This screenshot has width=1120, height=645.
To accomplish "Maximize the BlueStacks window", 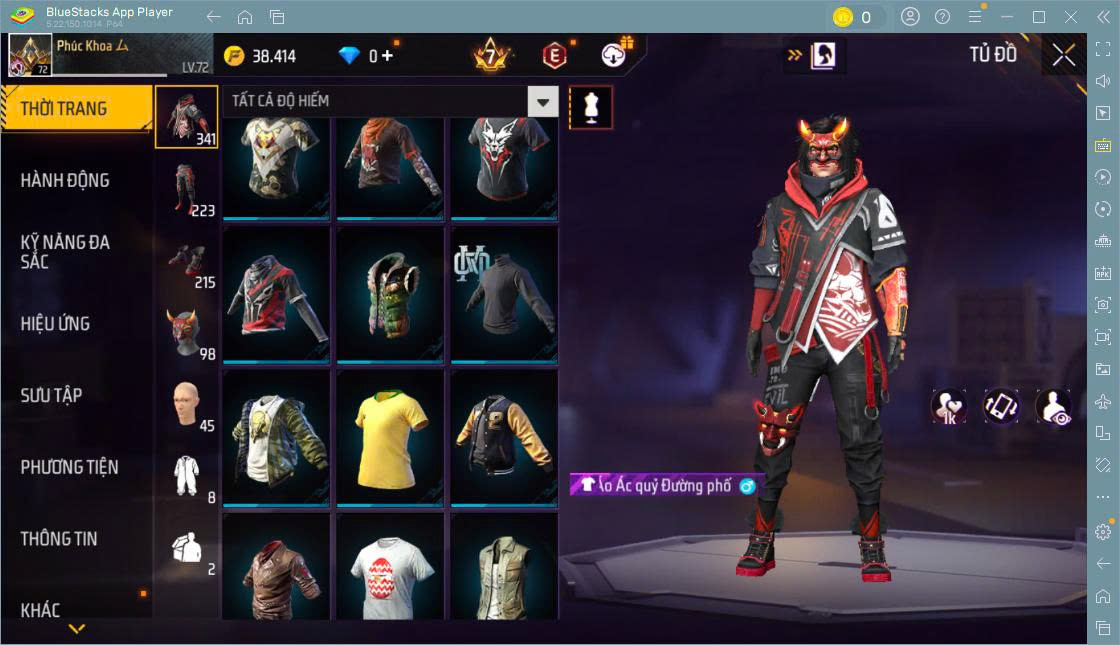I will point(1039,17).
